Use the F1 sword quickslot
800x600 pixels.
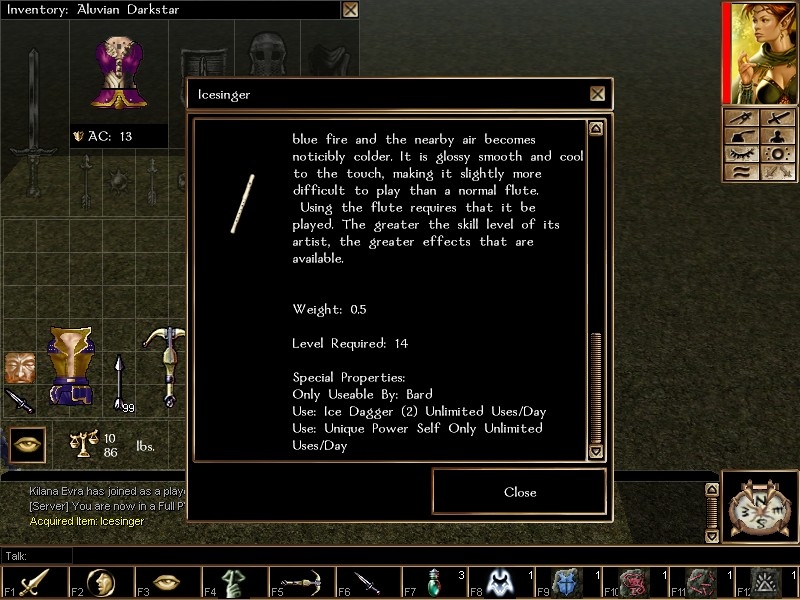click(x=34, y=582)
